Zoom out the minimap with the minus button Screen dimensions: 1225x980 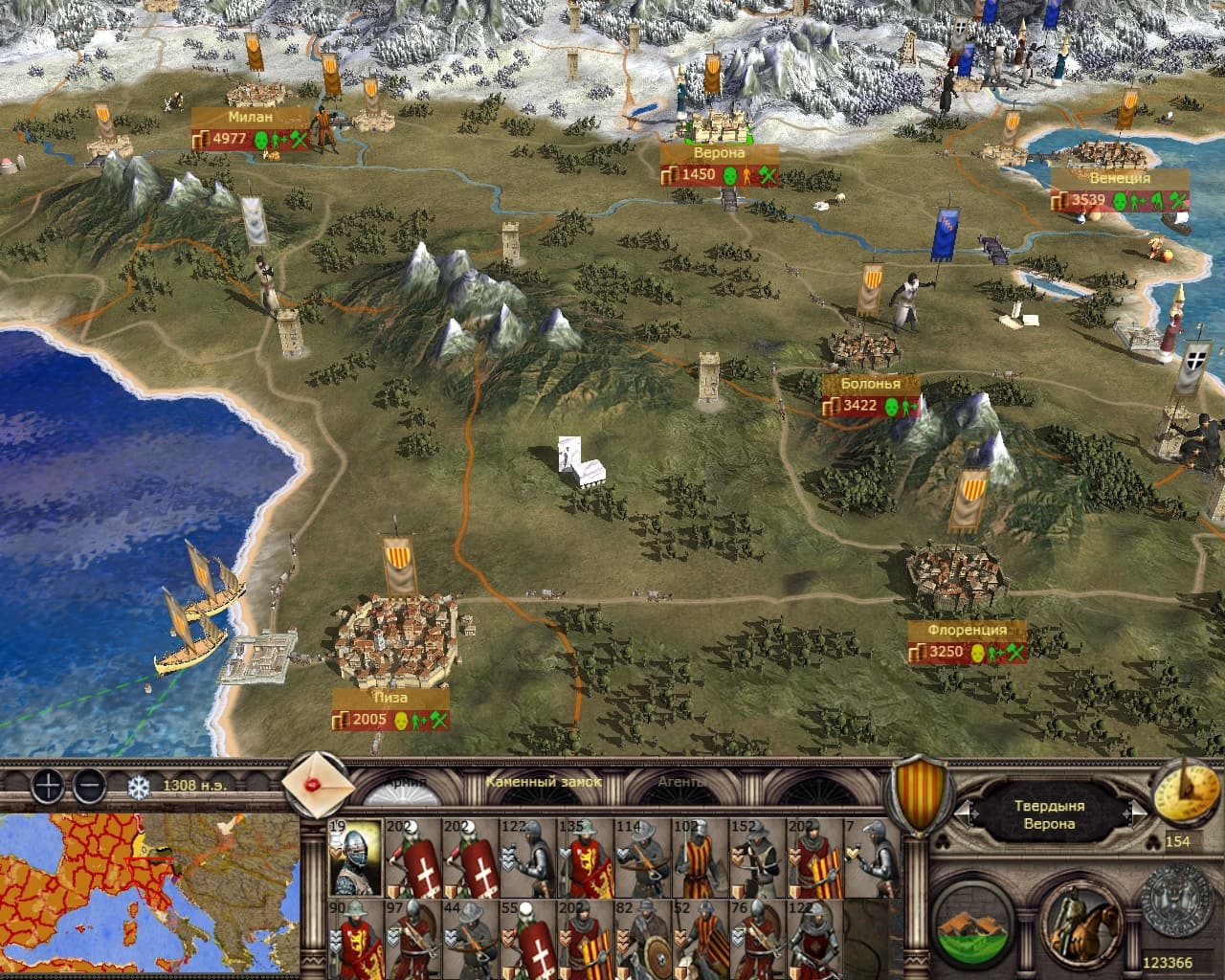tap(89, 787)
